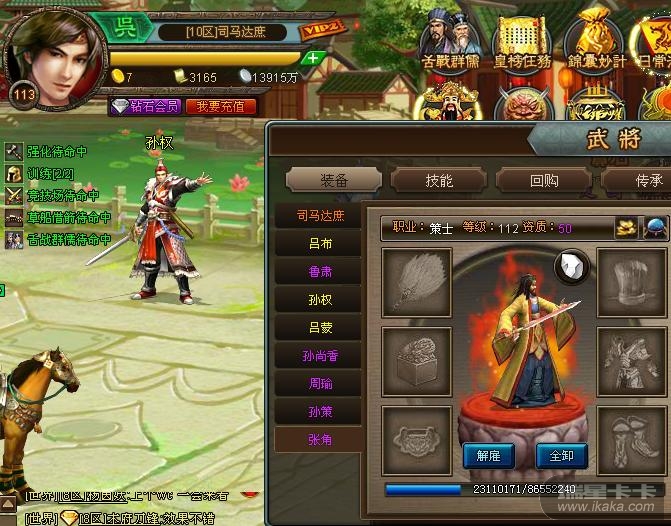Click the green plus button beside the yellow bar
Screen dimensions: 671x526
314,58
